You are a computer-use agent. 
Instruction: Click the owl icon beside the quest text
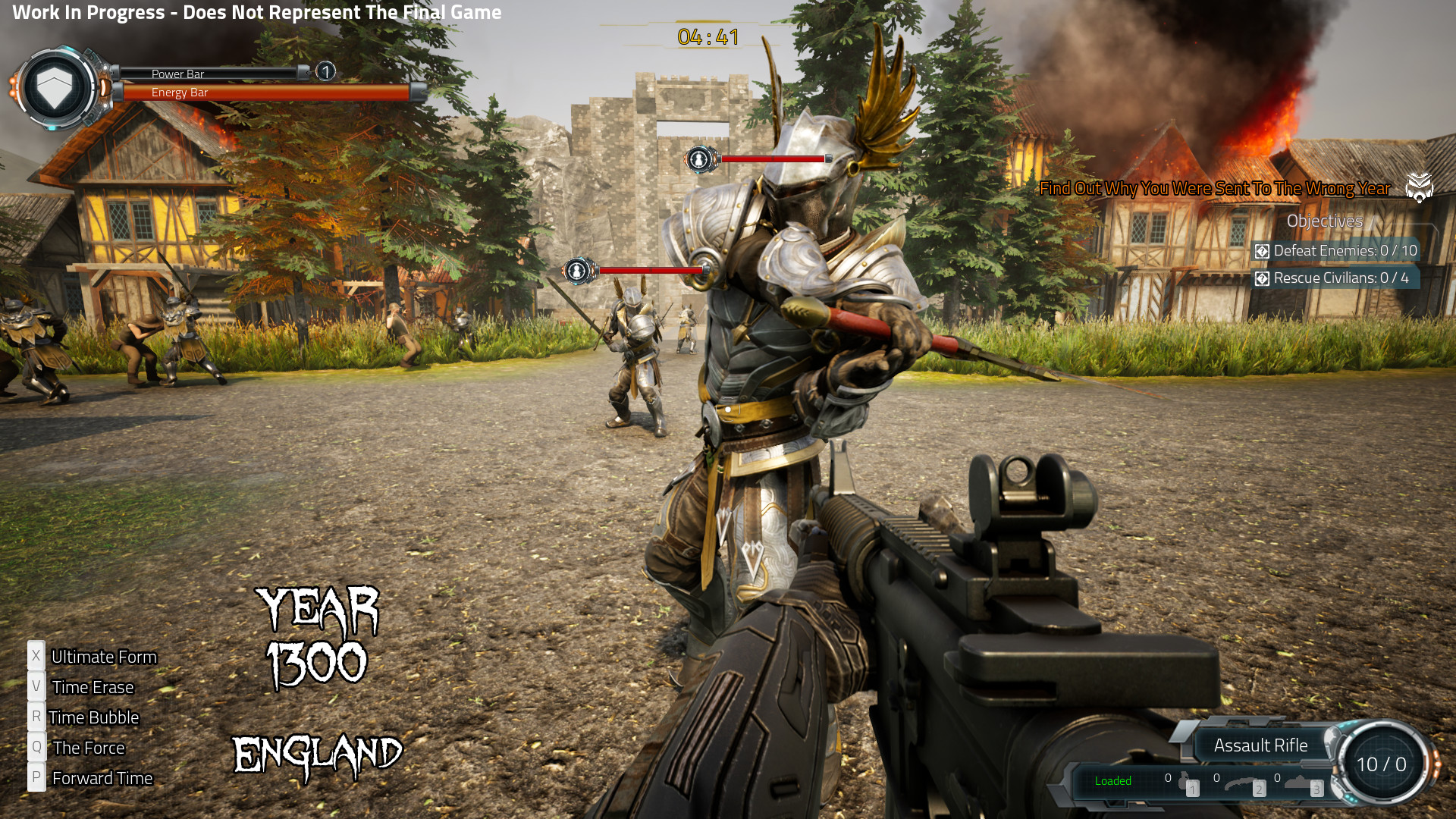point(1419,187)
